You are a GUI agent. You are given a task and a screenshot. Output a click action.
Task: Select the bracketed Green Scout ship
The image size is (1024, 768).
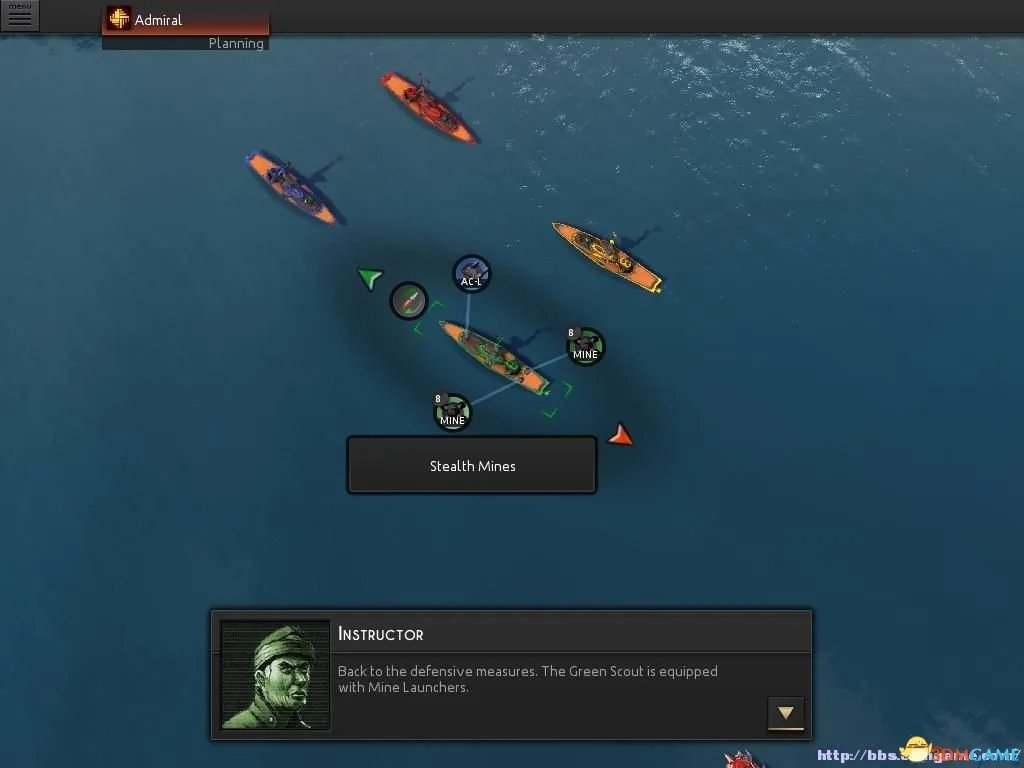[x=494, y=357]
